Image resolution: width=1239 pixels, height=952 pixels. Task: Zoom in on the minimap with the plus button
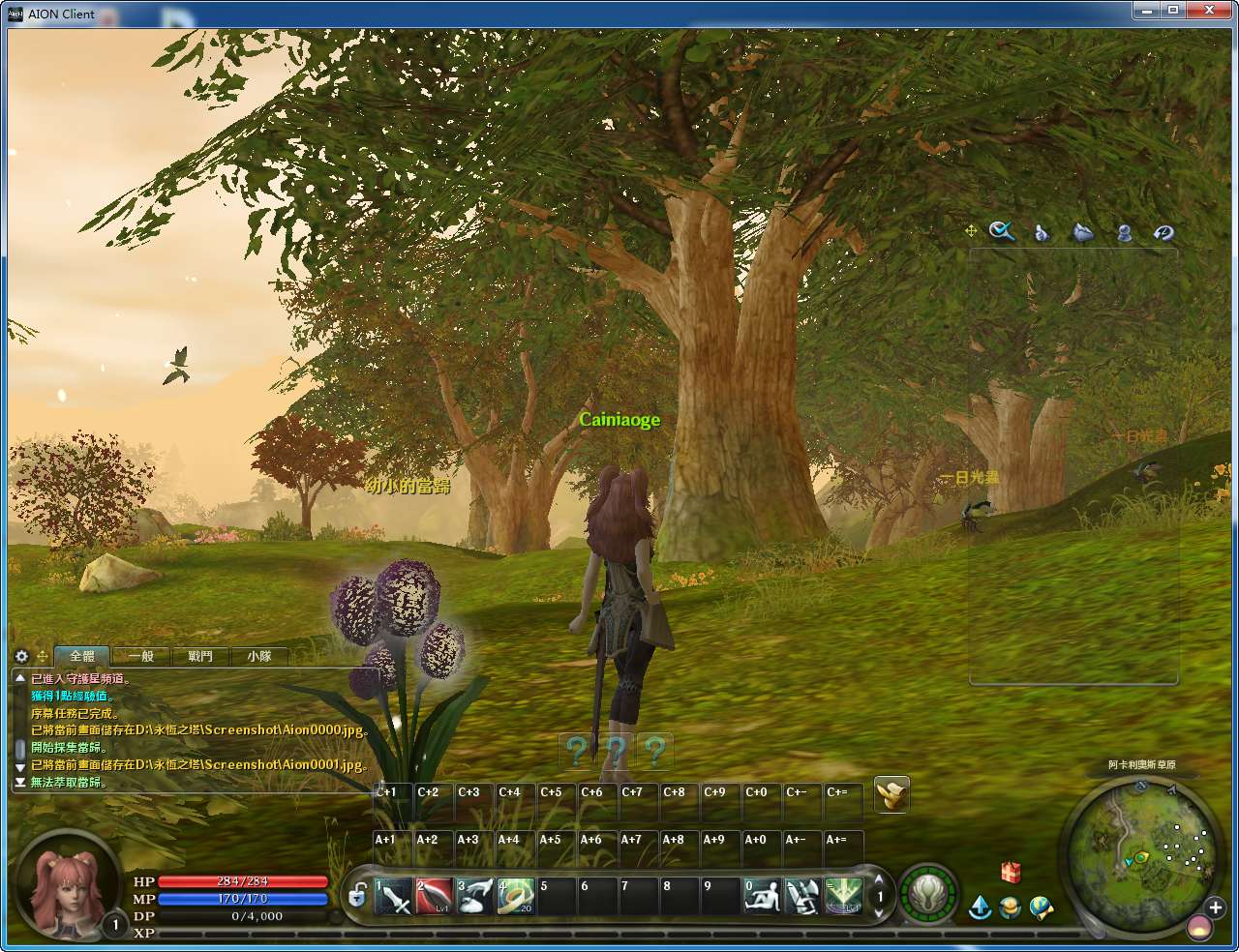click(x=1214, y=909)
